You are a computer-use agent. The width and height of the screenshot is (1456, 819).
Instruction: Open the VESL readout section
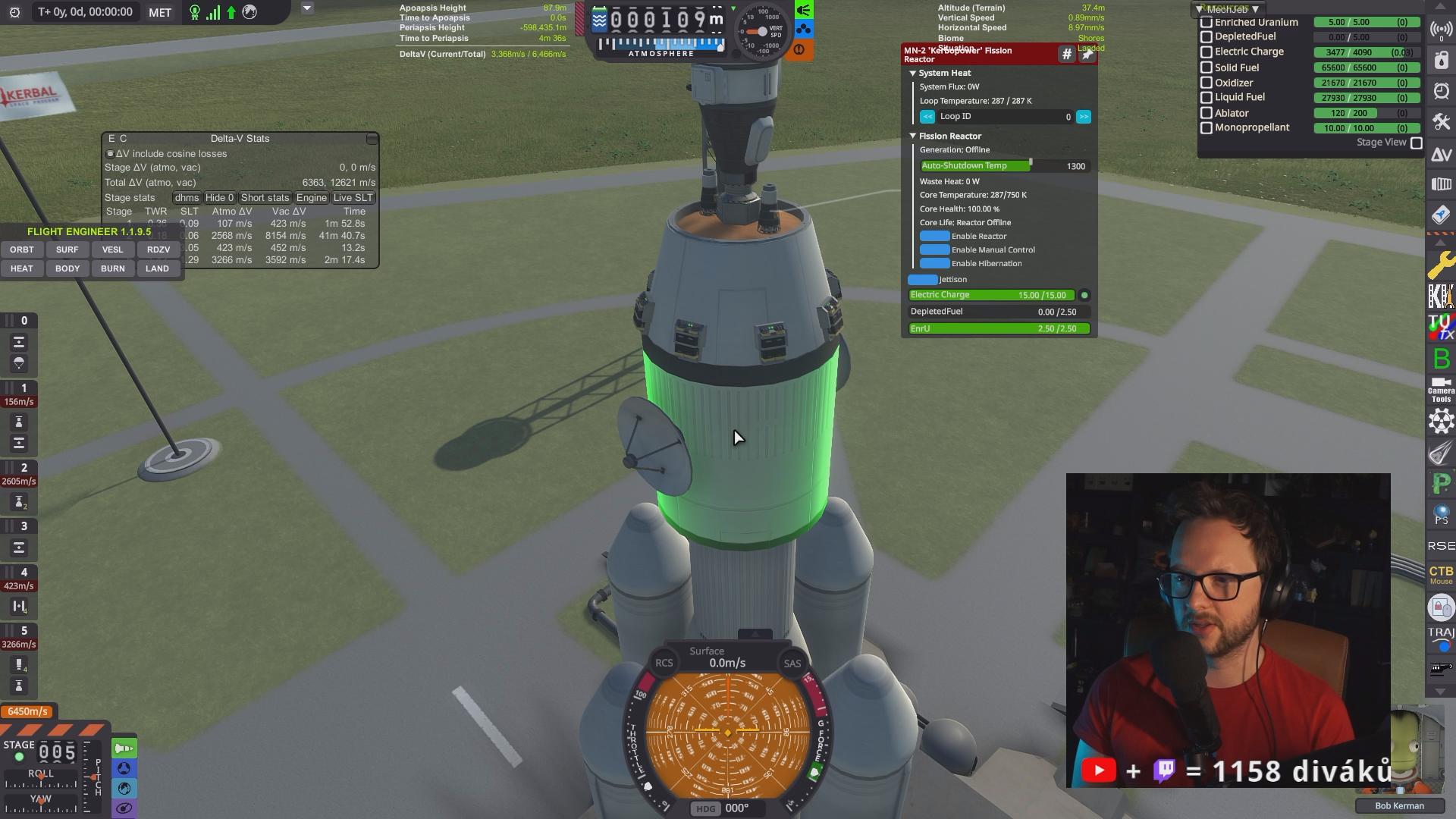(112, 249)
